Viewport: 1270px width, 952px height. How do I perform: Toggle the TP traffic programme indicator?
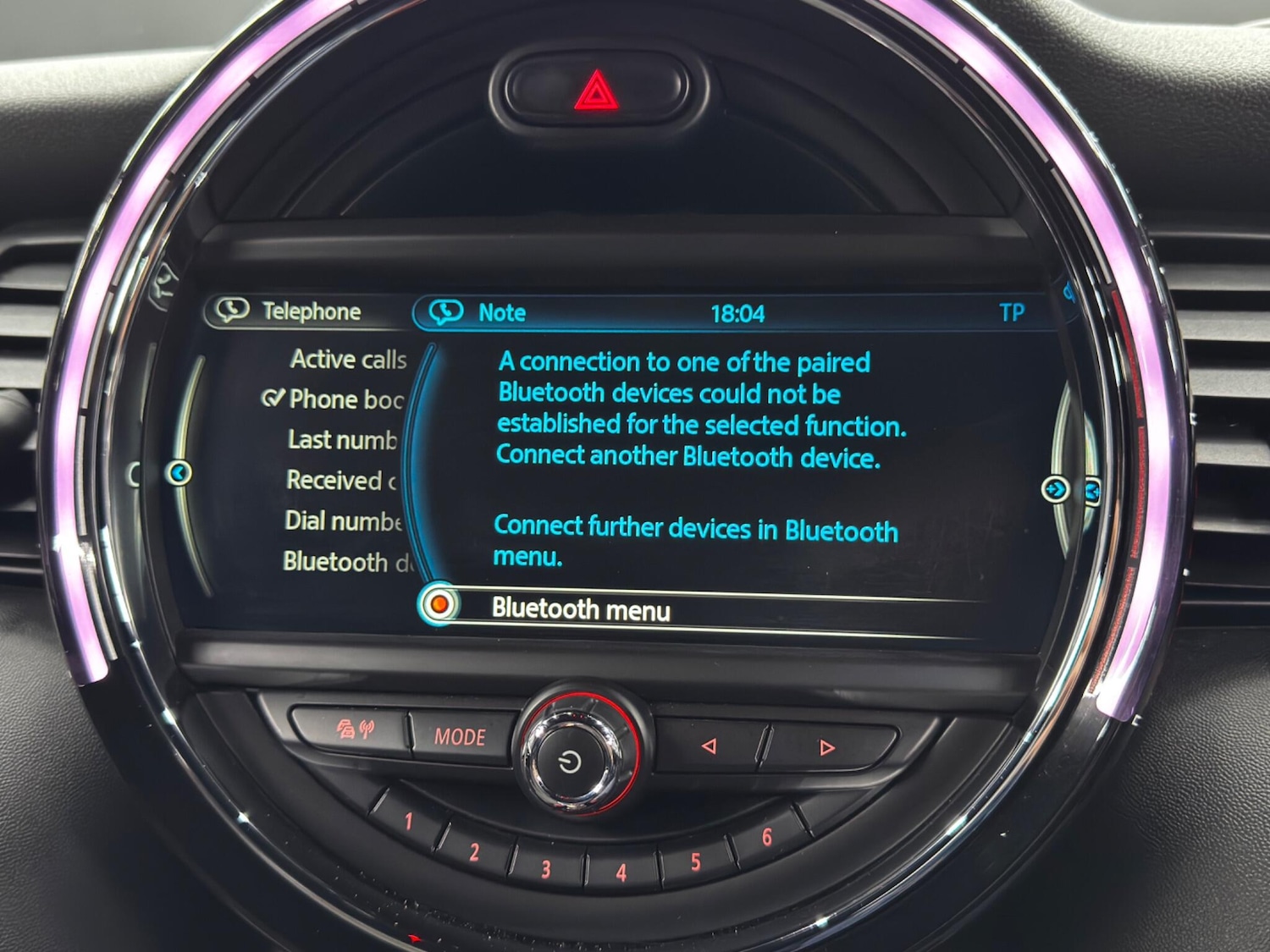(1014, 311)
